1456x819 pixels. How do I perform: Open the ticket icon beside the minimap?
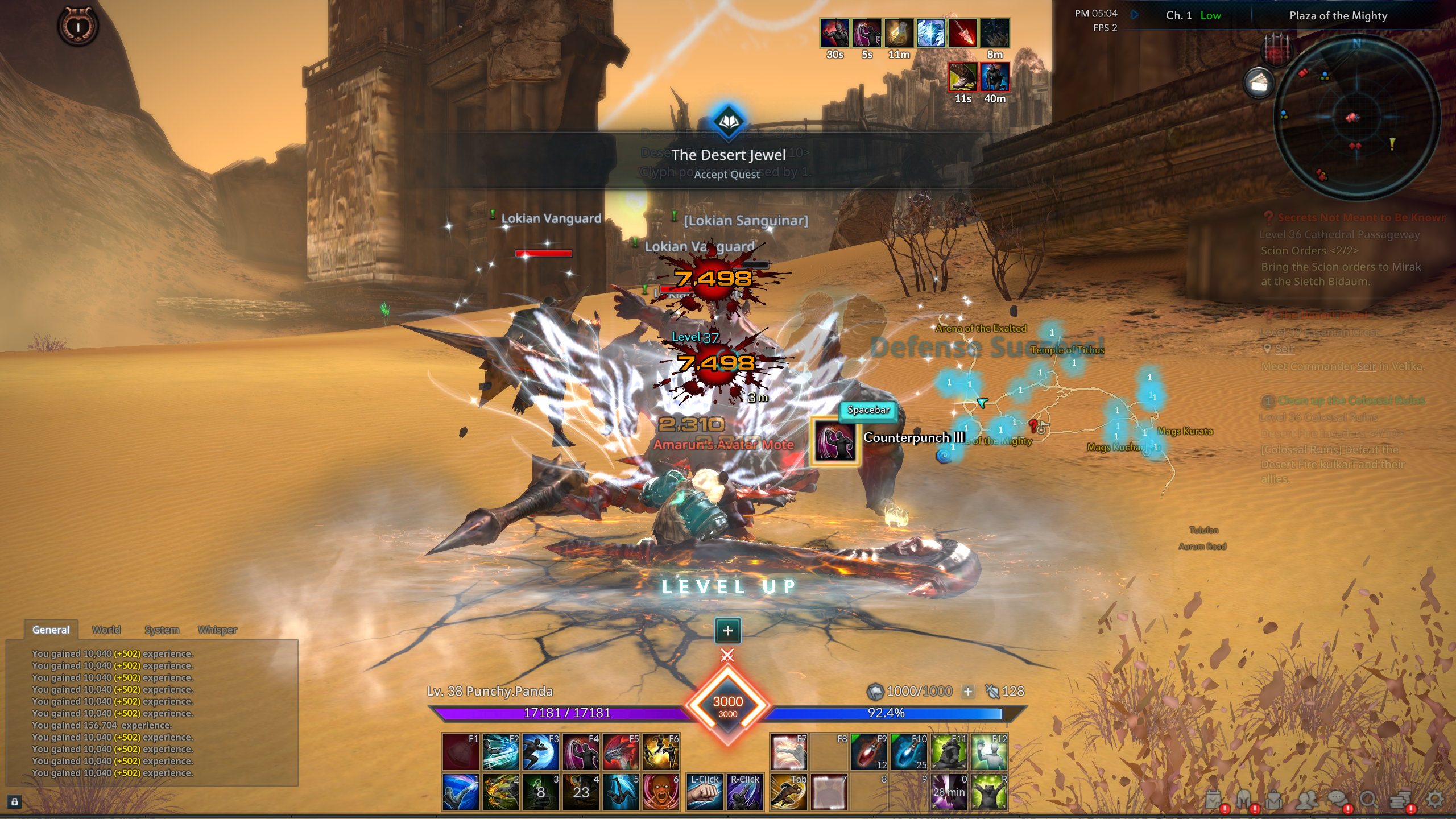1259,84
